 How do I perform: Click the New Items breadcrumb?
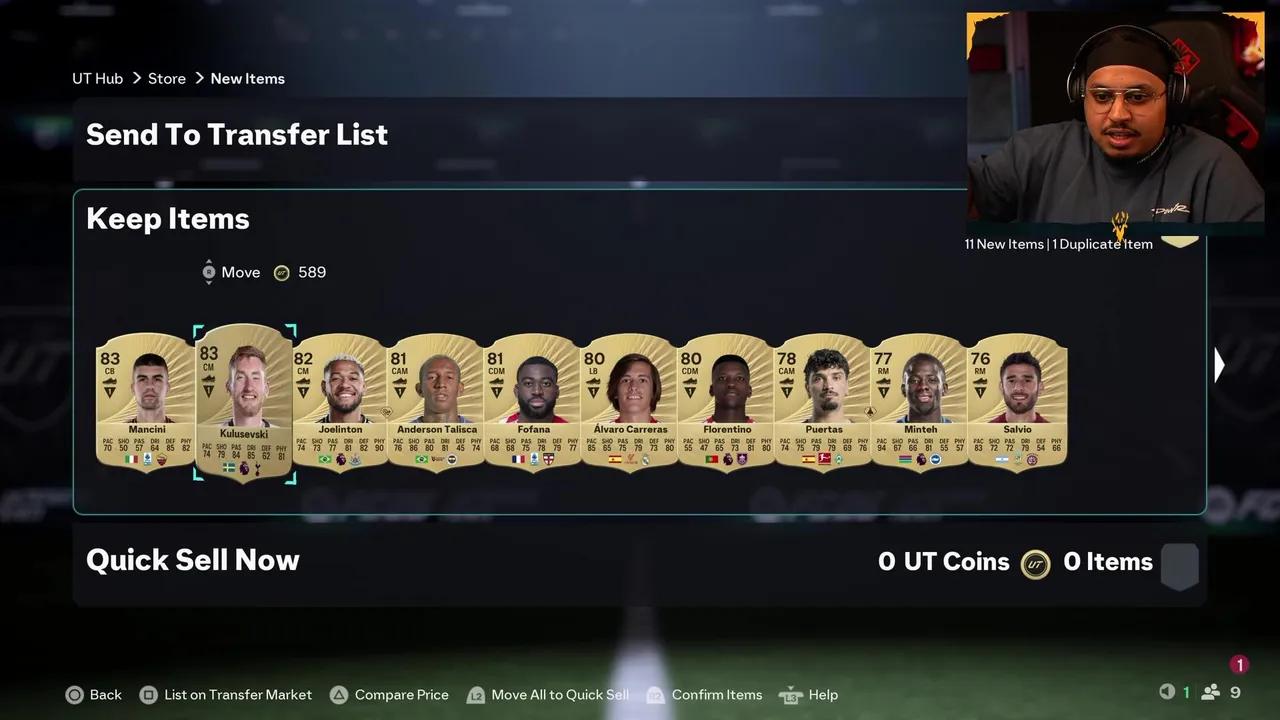tap(247, 78)
